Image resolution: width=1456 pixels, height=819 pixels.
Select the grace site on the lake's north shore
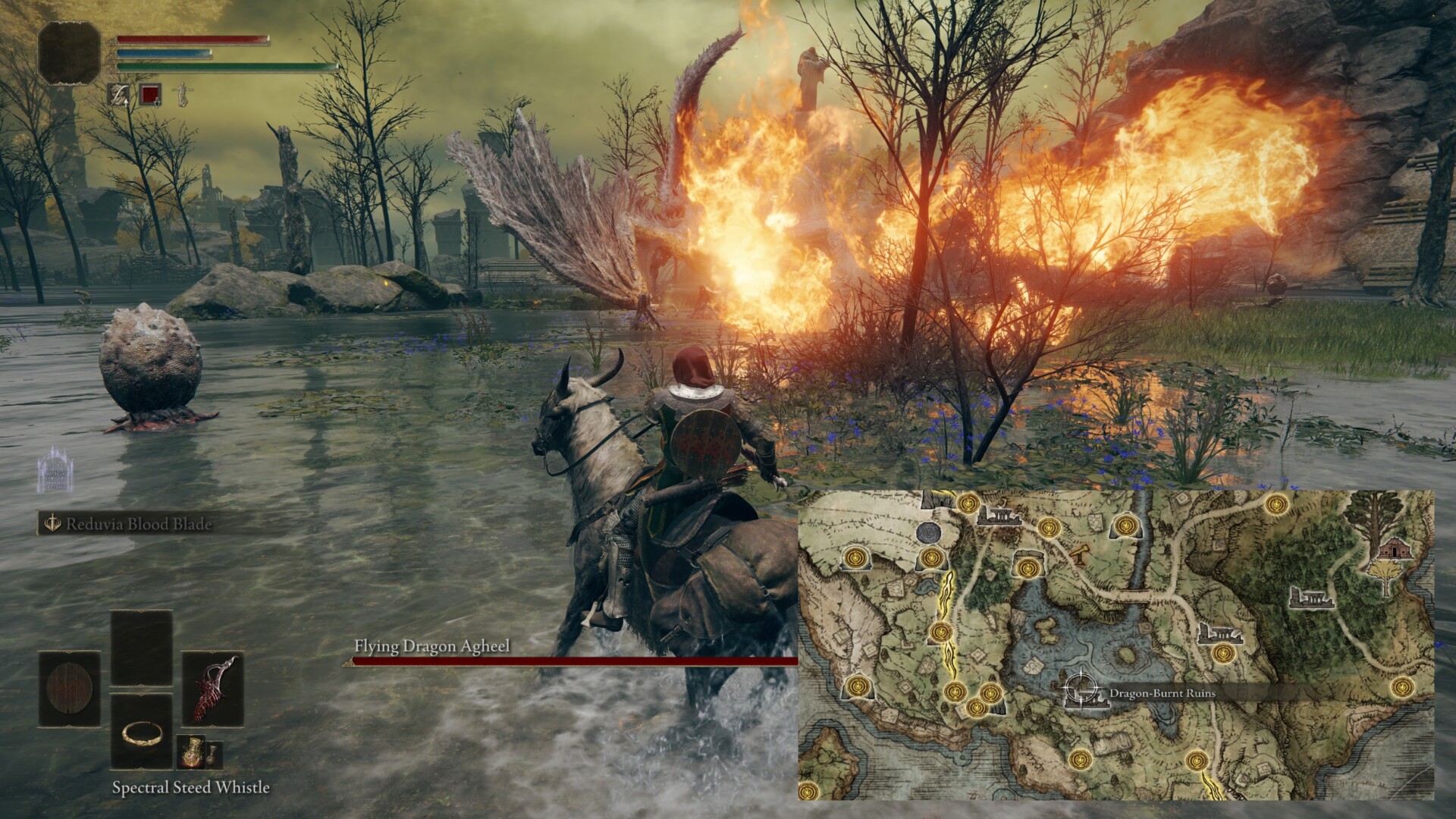coord(1027,567)
